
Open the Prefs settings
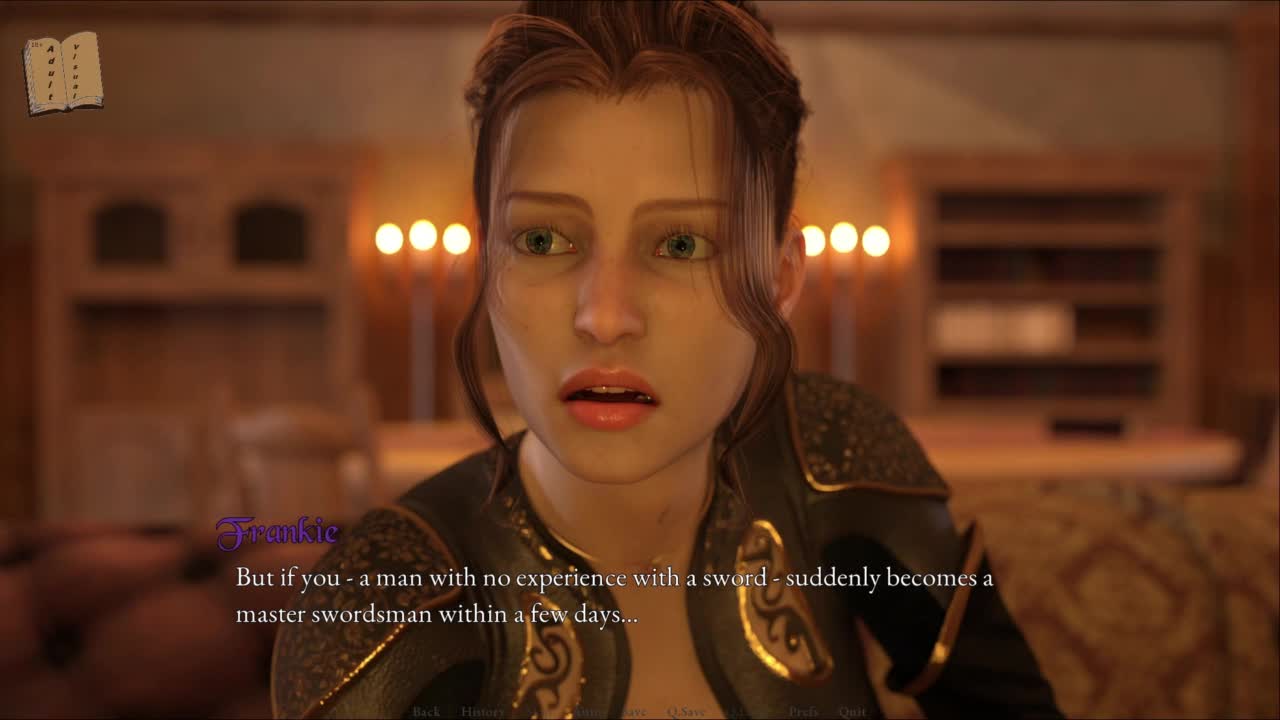[803, 712]
